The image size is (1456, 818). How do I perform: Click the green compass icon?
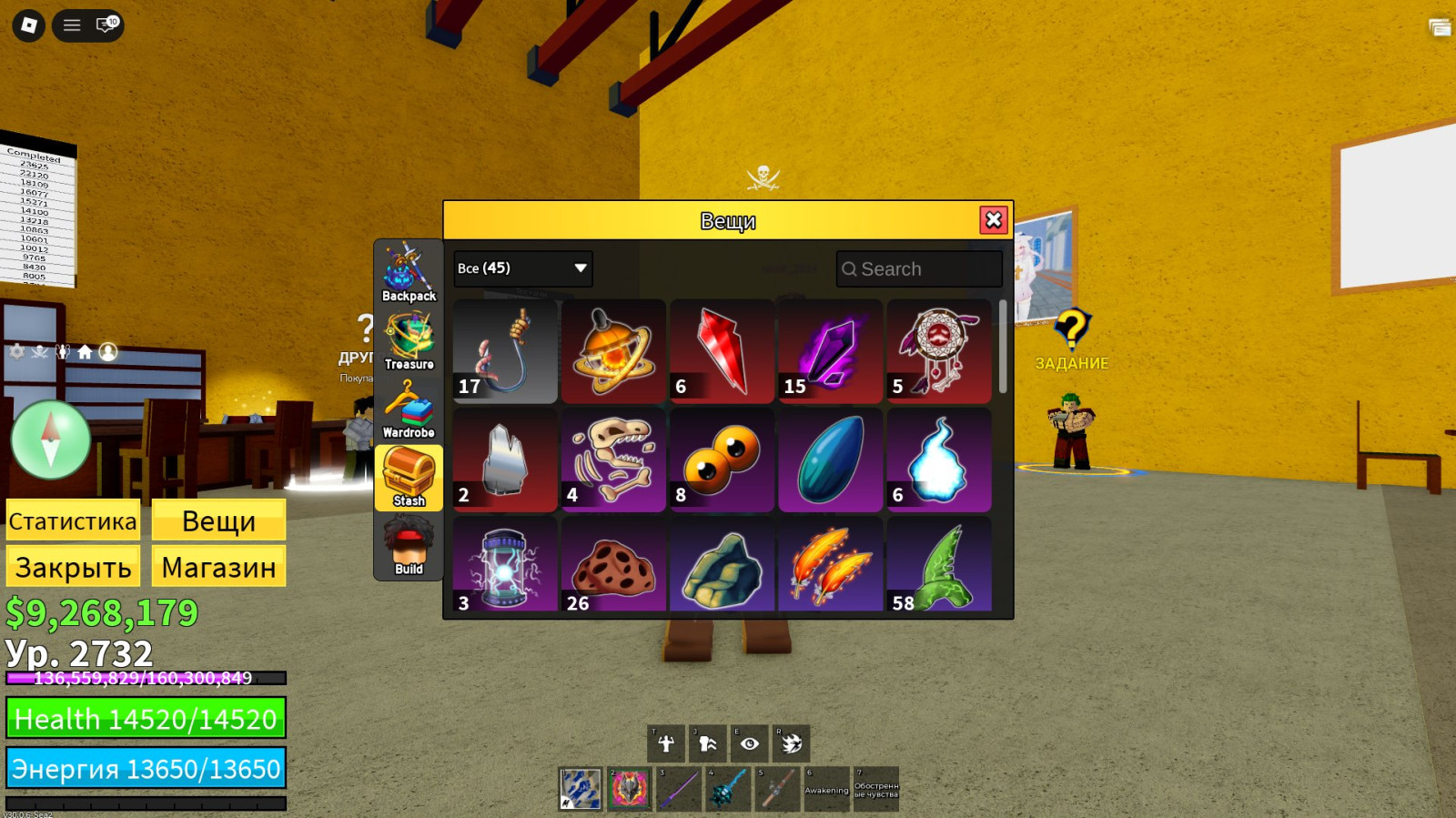pos(51,439)
